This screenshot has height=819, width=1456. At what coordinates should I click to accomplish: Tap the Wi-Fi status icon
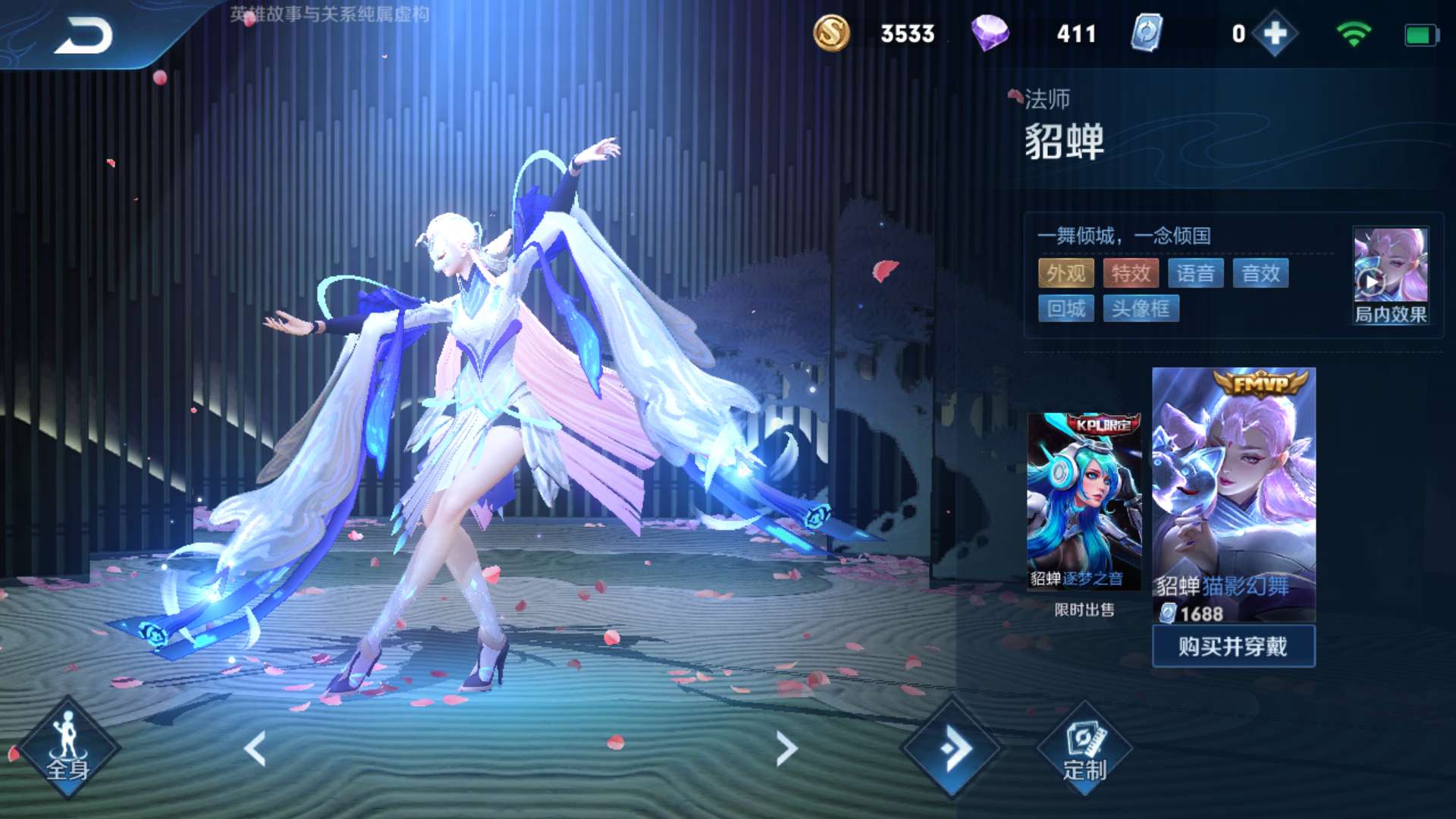1351,32
